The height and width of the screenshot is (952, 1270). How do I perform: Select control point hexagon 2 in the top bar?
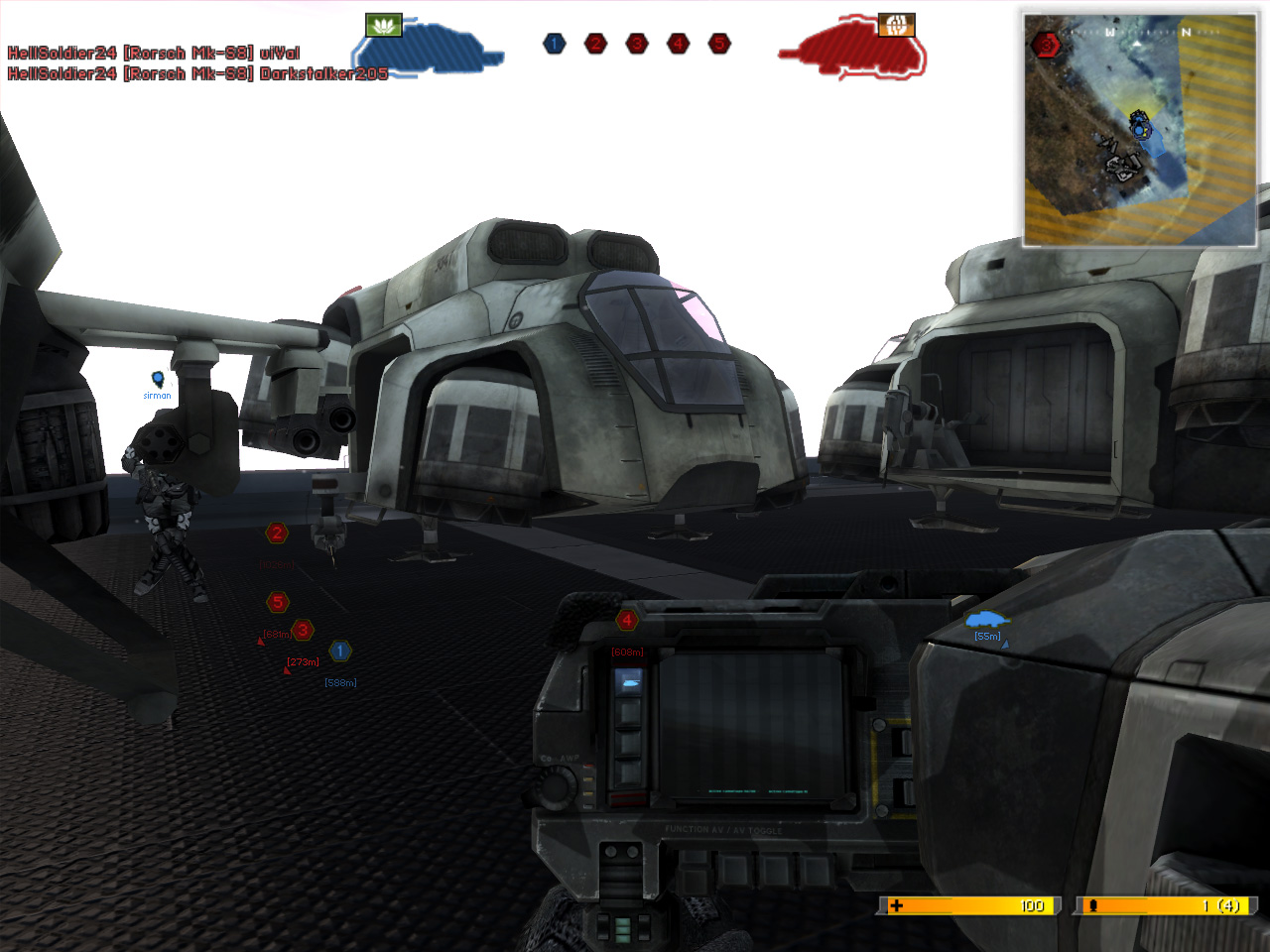(594, 44)
